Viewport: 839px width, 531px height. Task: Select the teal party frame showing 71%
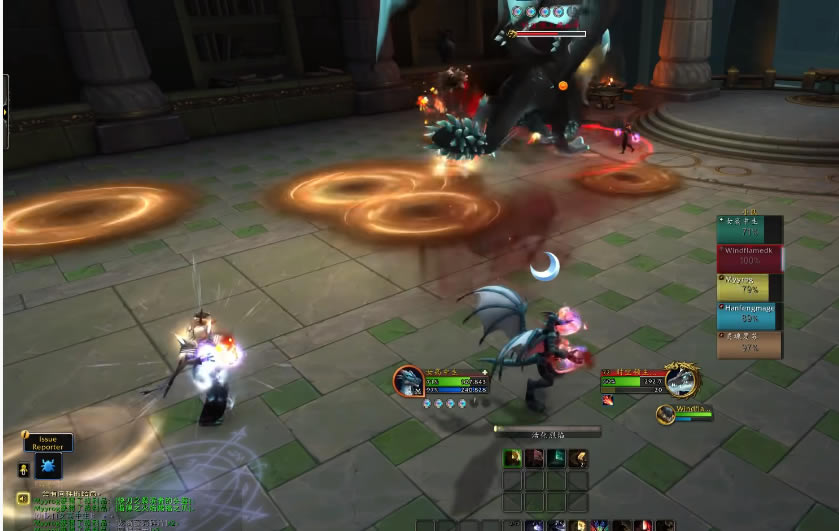click(750, 227)
